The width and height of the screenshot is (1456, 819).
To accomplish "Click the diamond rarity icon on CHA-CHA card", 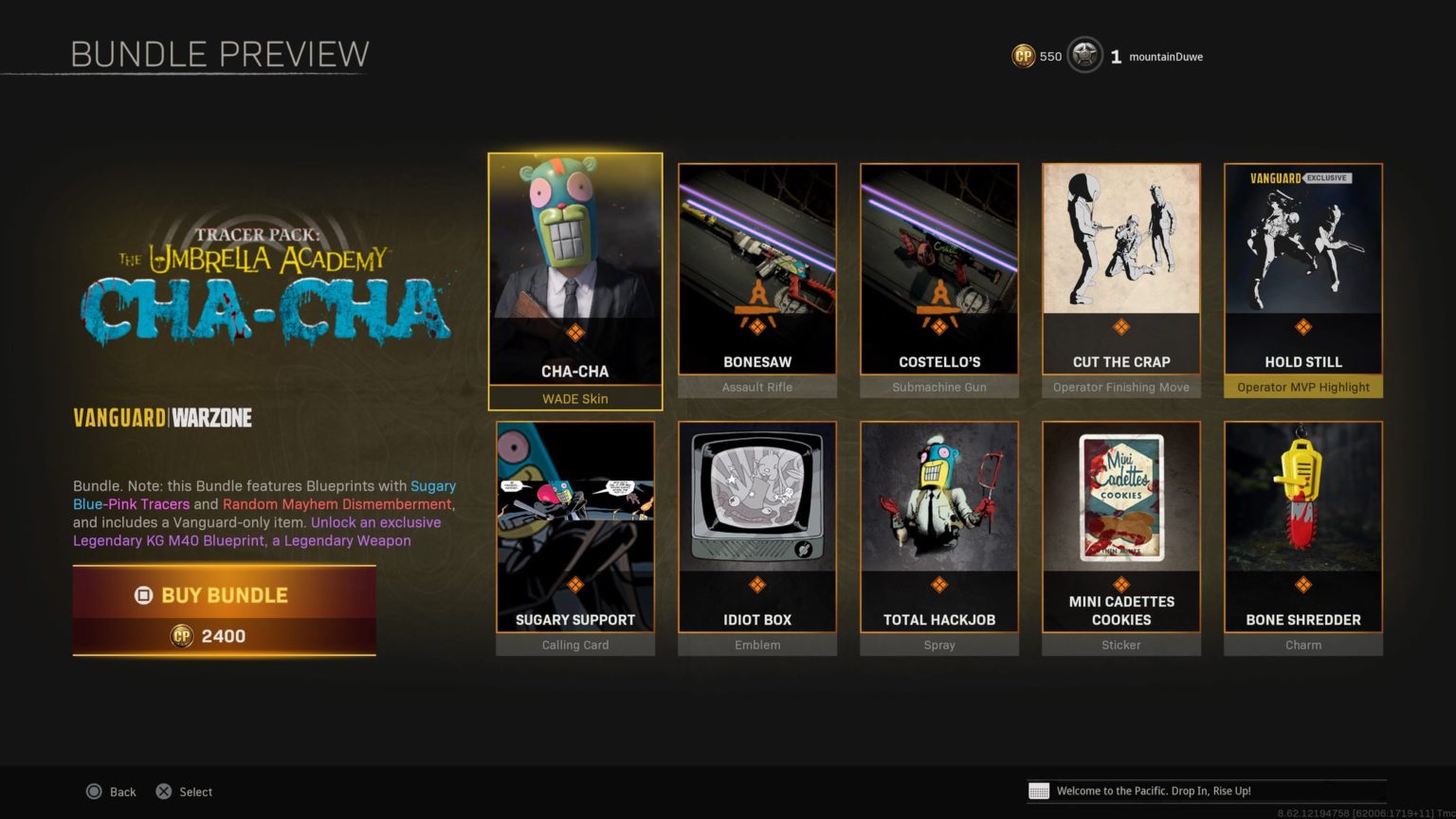I will [x=574, y=334].
